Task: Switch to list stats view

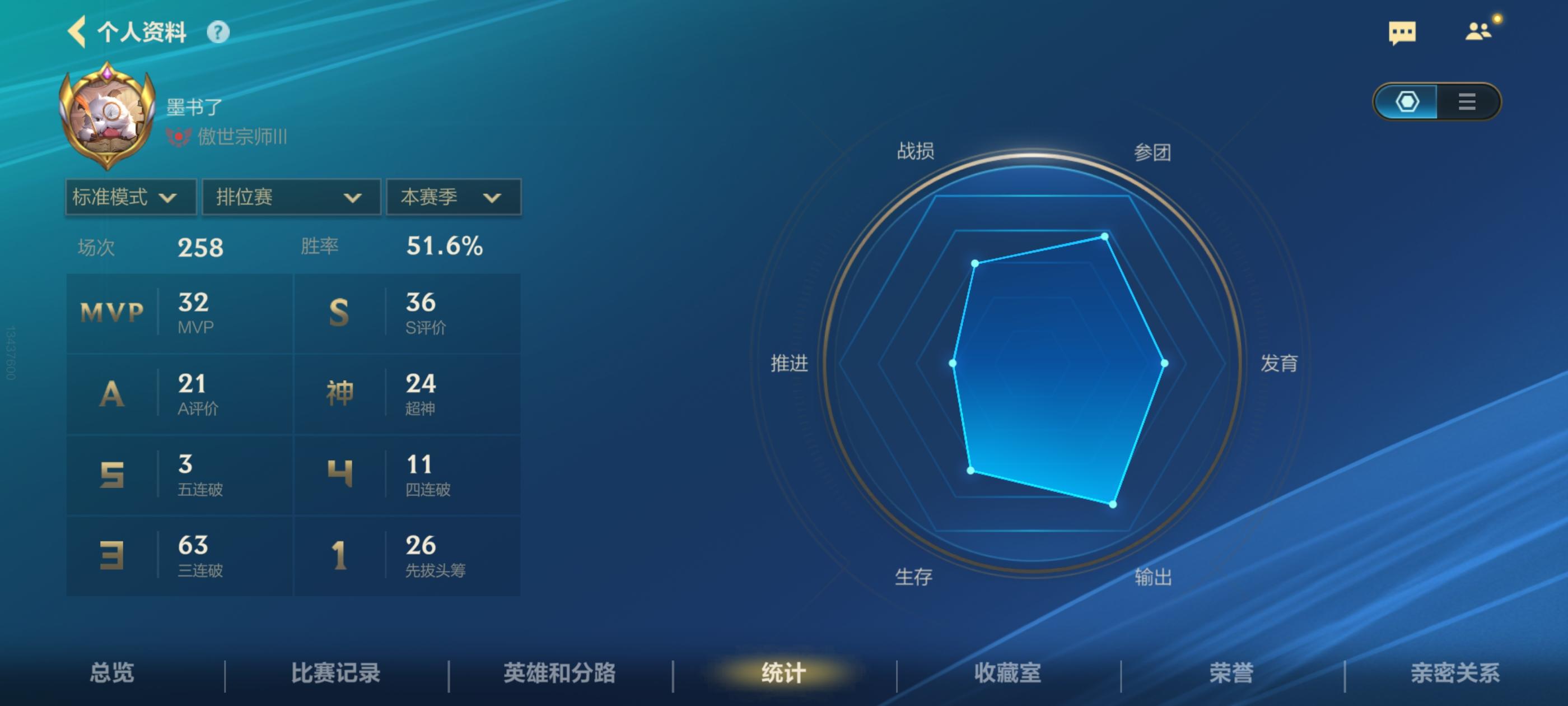Action: (1467, 103)
